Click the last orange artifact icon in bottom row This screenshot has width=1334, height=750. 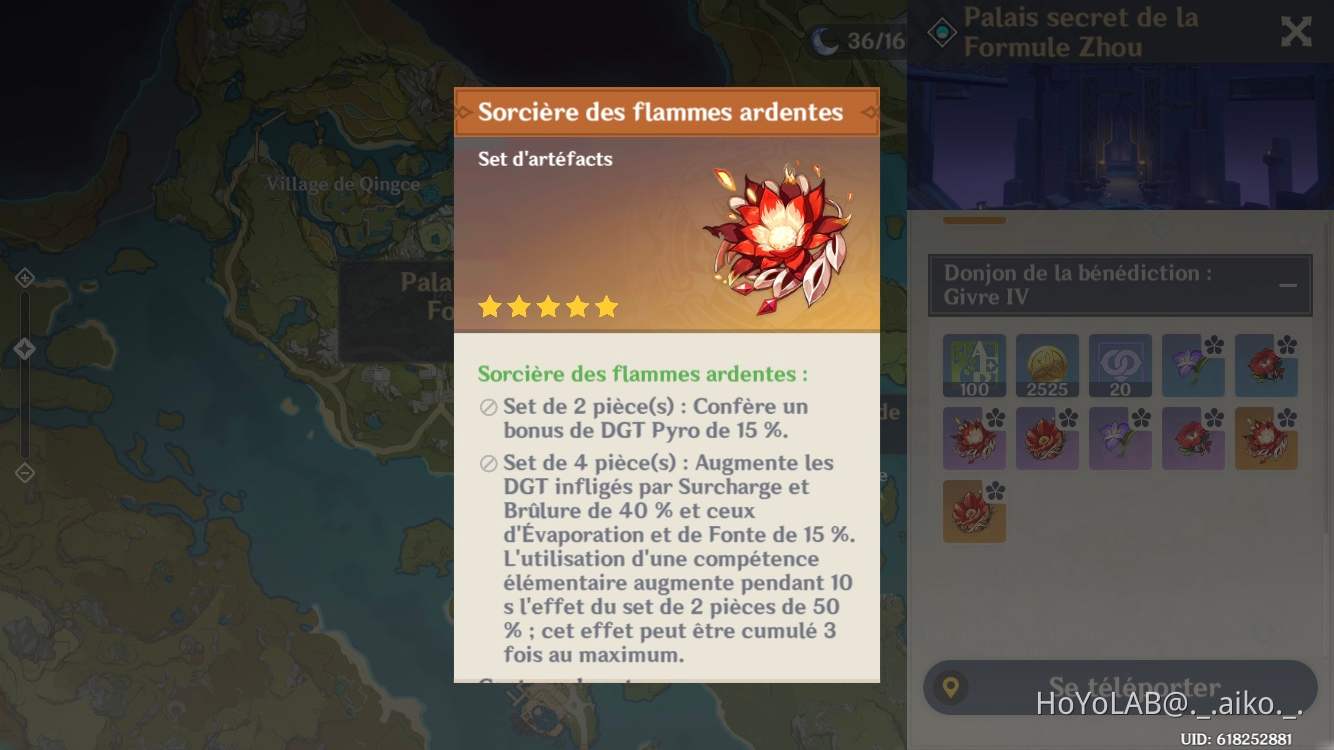tap(974, 511)
